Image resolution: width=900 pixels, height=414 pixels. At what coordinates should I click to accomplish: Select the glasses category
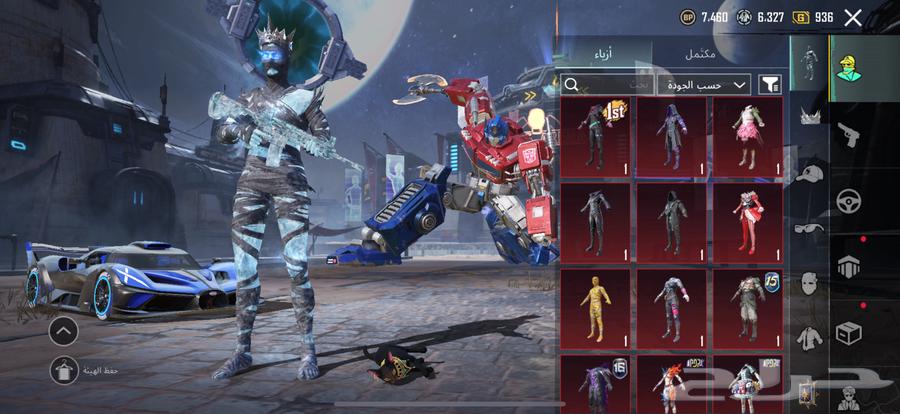809,227
